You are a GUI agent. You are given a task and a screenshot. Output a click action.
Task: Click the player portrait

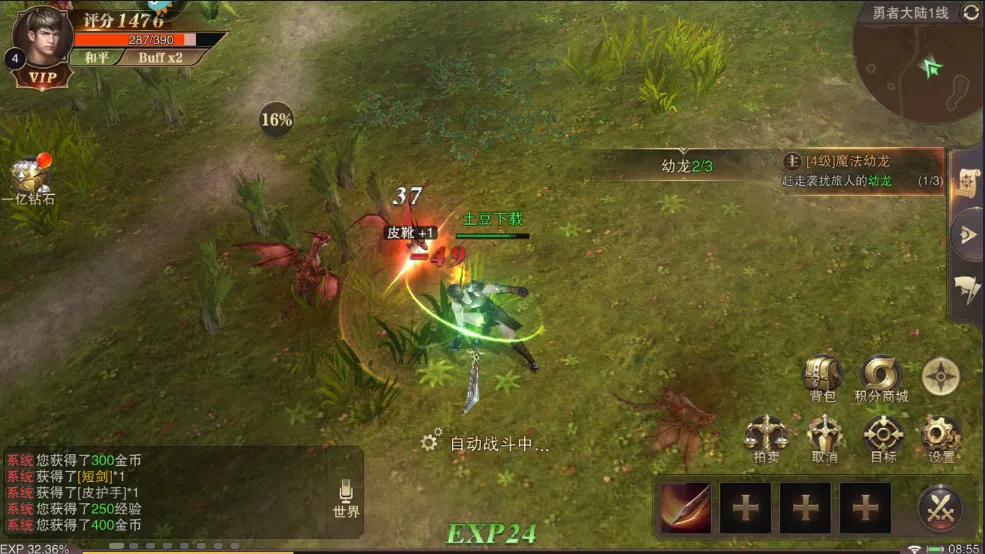point(42,35)
